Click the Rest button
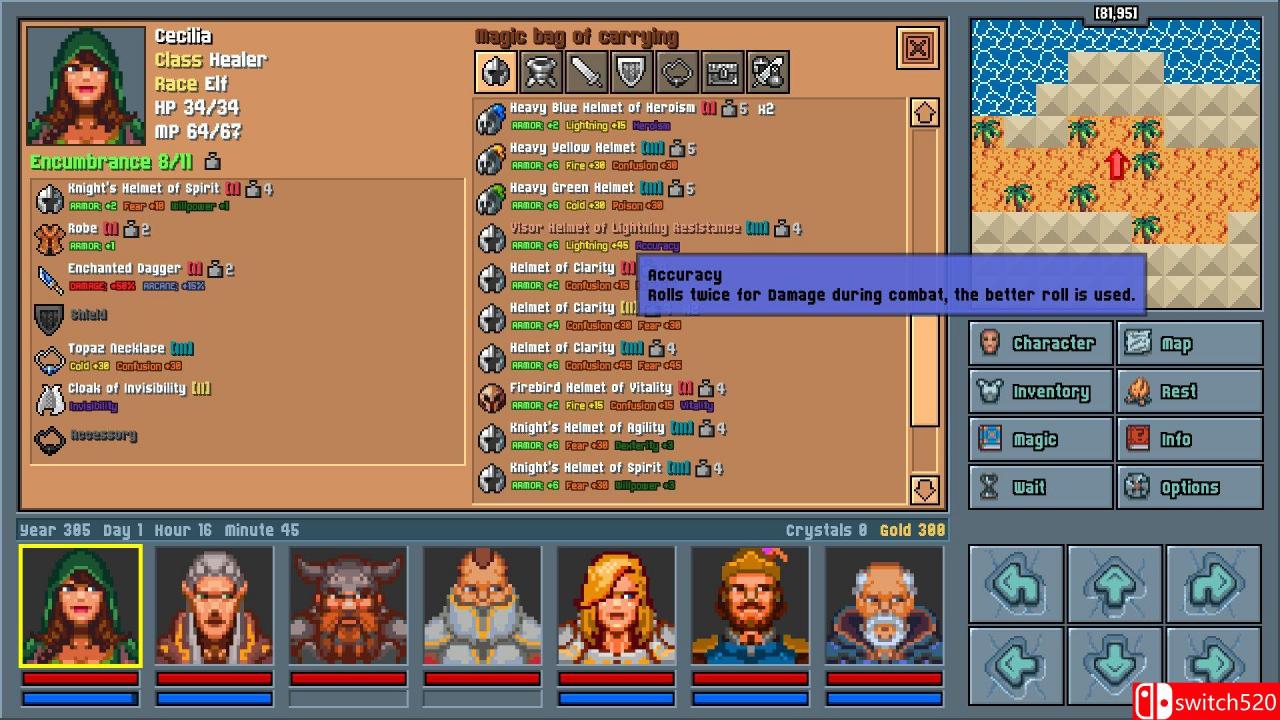1280x720 pixels. (x=1191, y=391)
